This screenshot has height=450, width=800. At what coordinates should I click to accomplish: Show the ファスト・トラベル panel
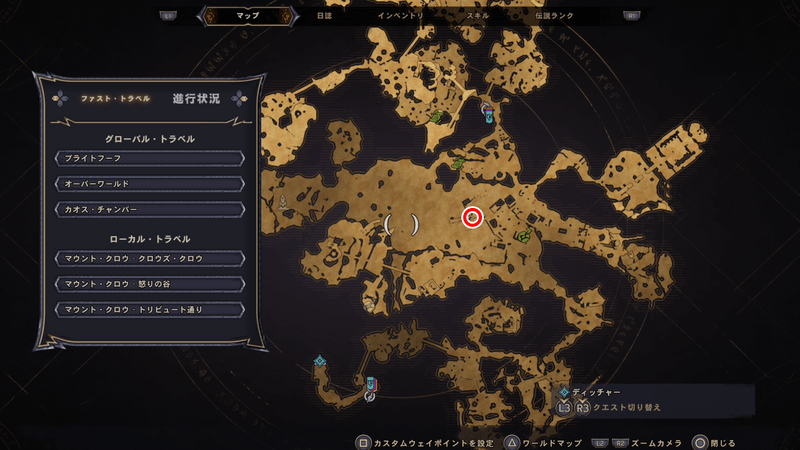[115, 99]
